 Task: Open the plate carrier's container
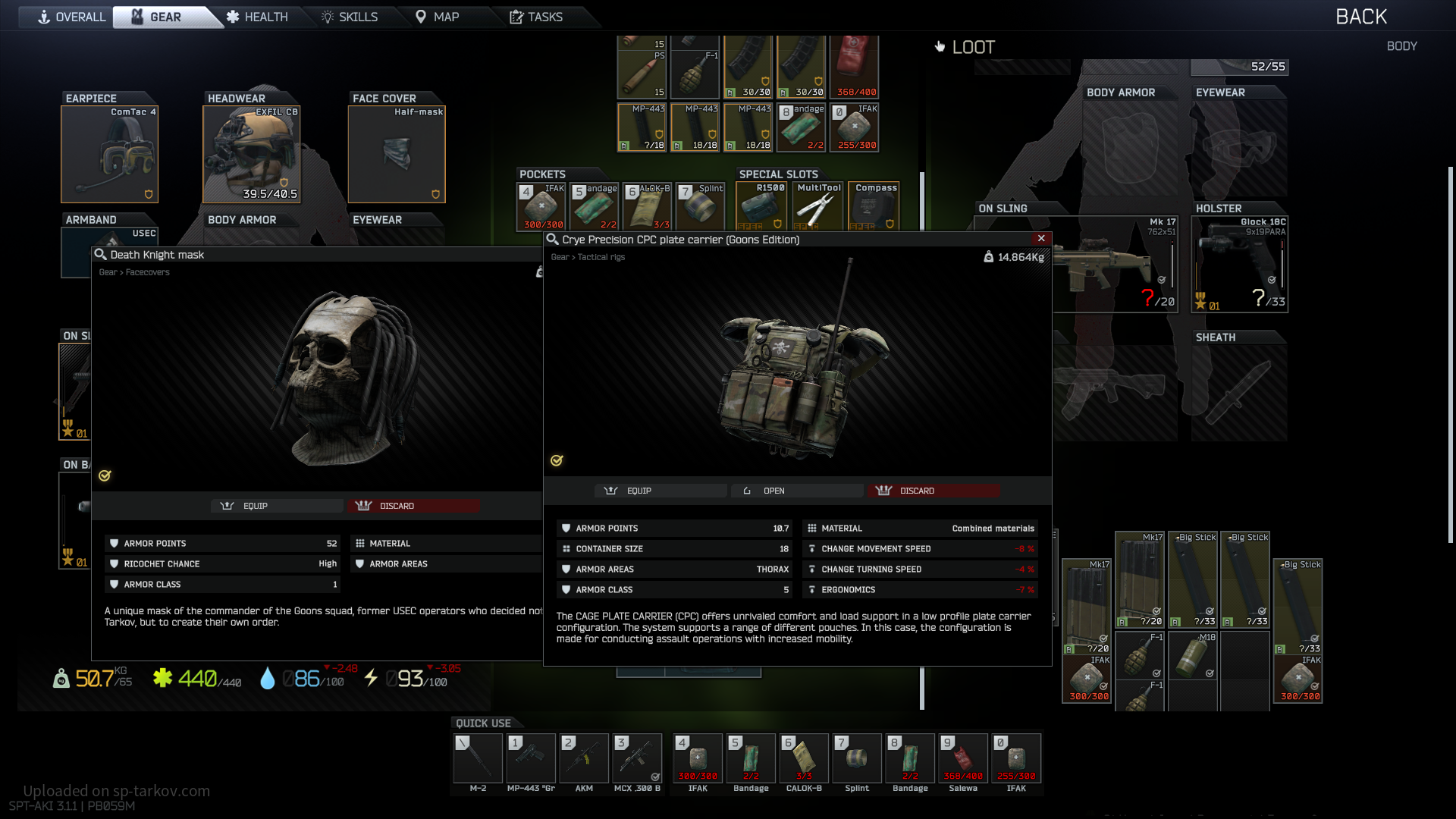(x=796, y=491)
